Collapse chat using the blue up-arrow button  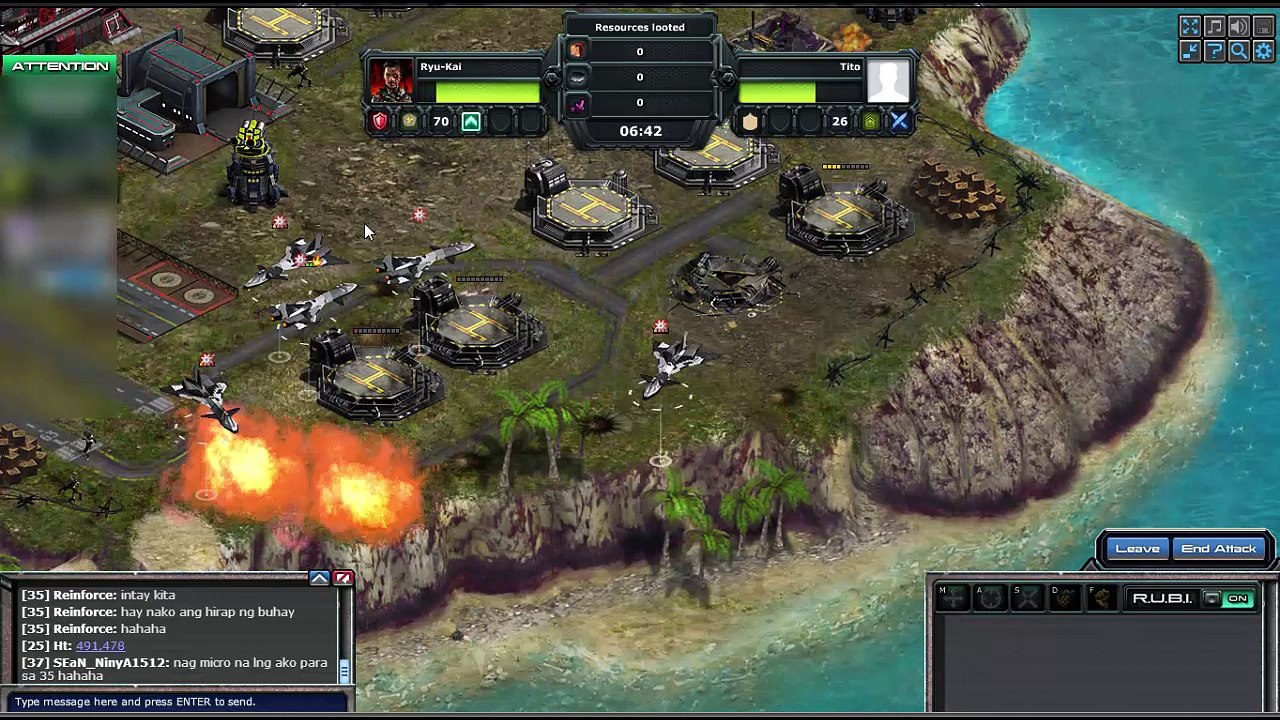(x=319, y=578)
